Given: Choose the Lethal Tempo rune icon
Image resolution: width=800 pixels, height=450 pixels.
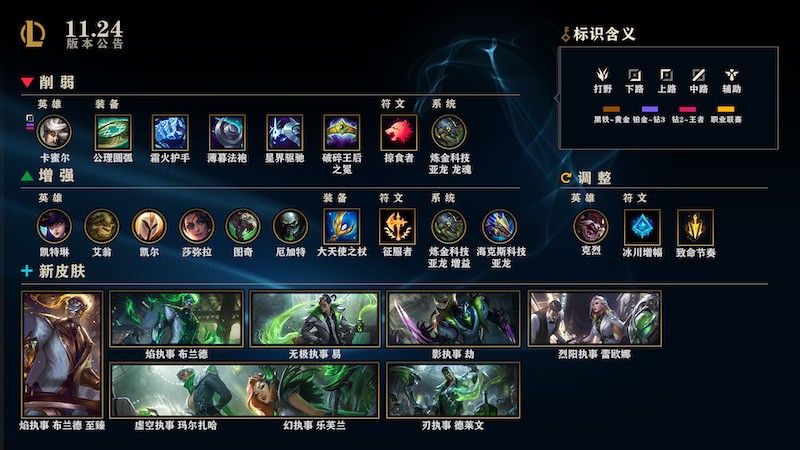Looking at the screenshot, I should [x=694, y=227].
